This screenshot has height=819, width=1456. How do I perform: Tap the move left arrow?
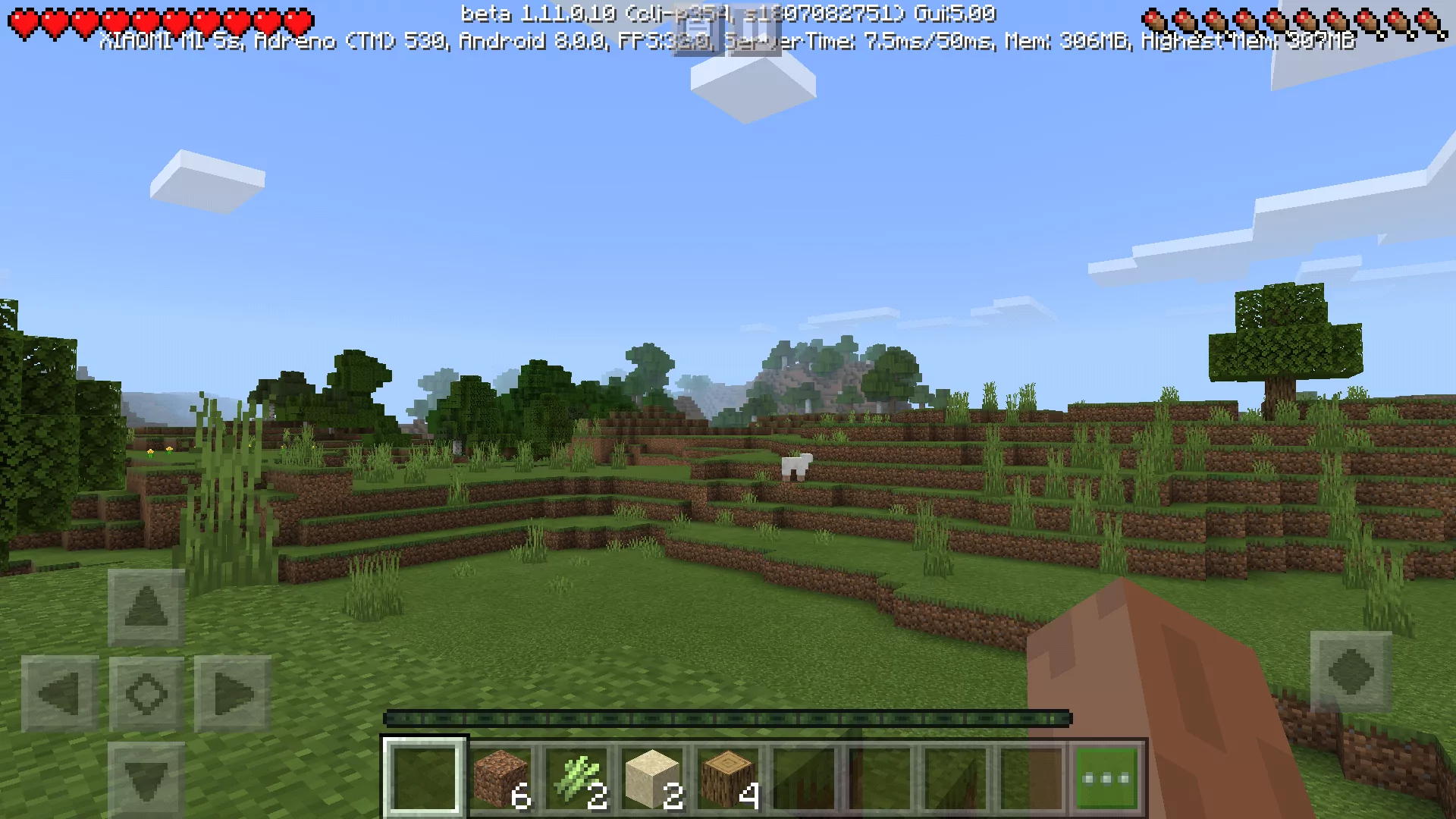pos(60,693)
